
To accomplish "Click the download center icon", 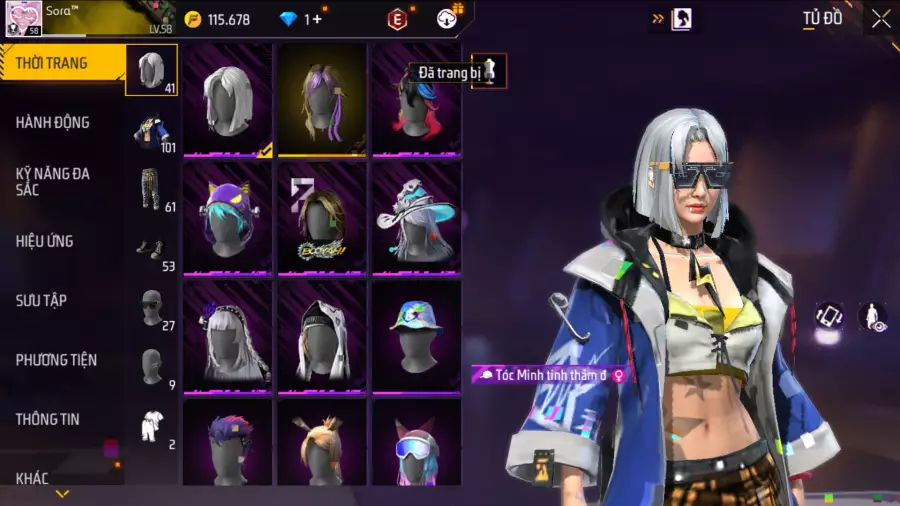I will (449, 18).
